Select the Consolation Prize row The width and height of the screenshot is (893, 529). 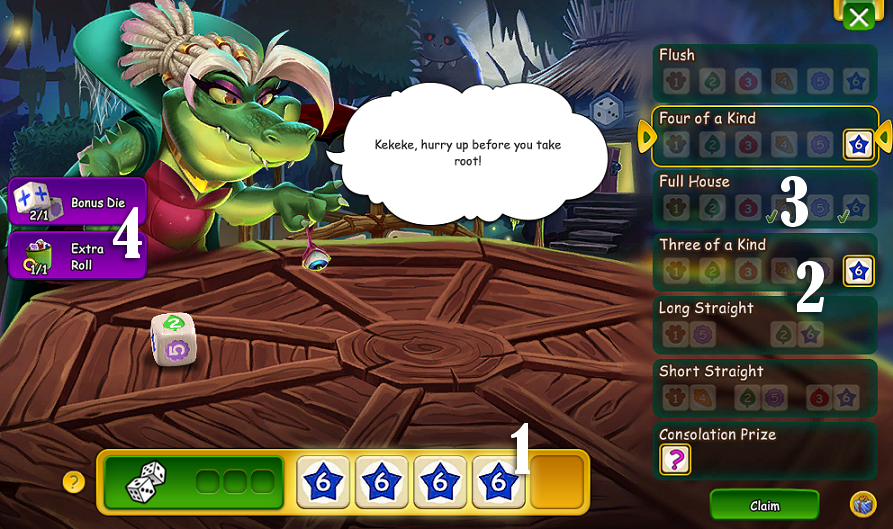[764, 451]
